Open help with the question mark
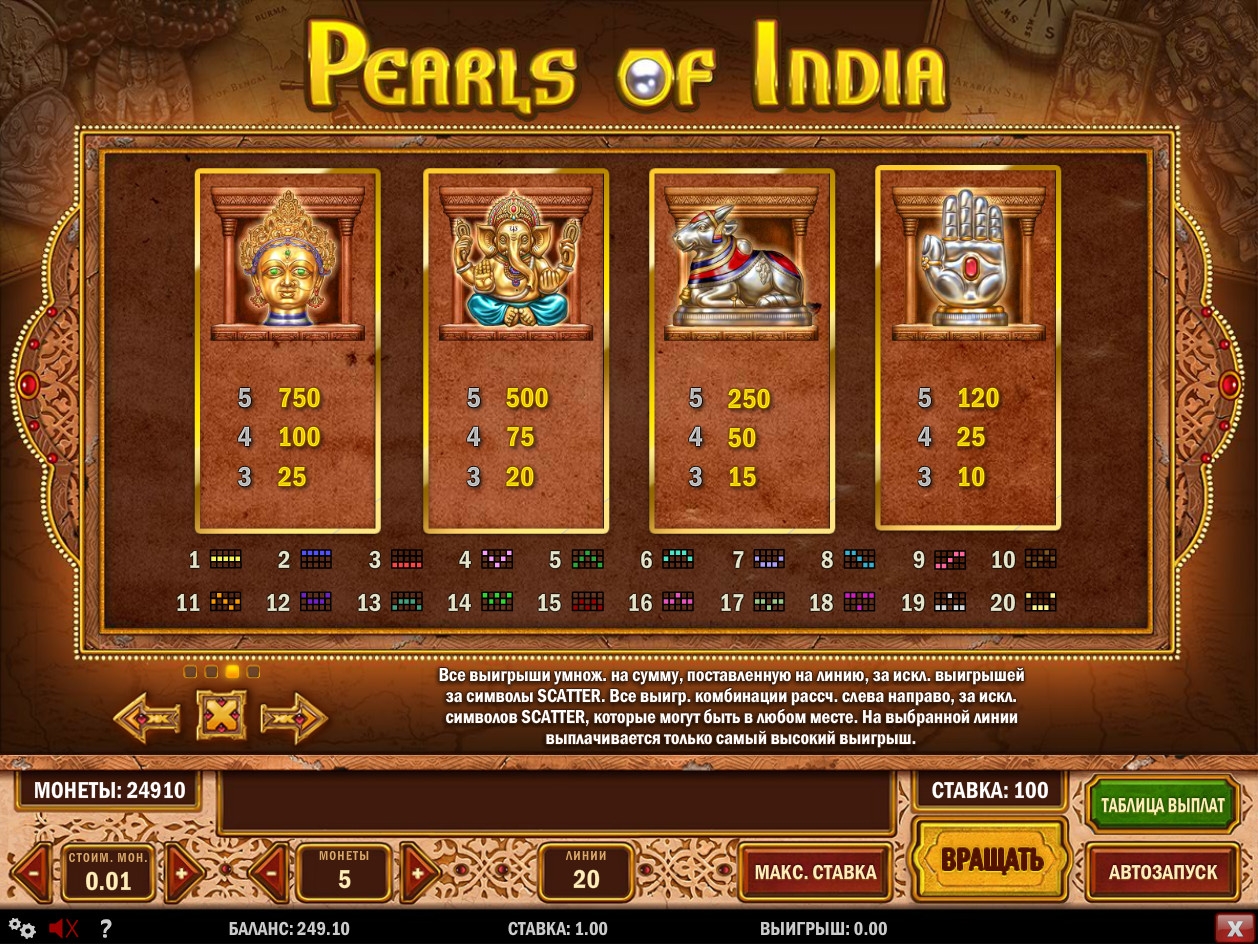This screenshot has height=944, width=1258. [x=105, y=928]
